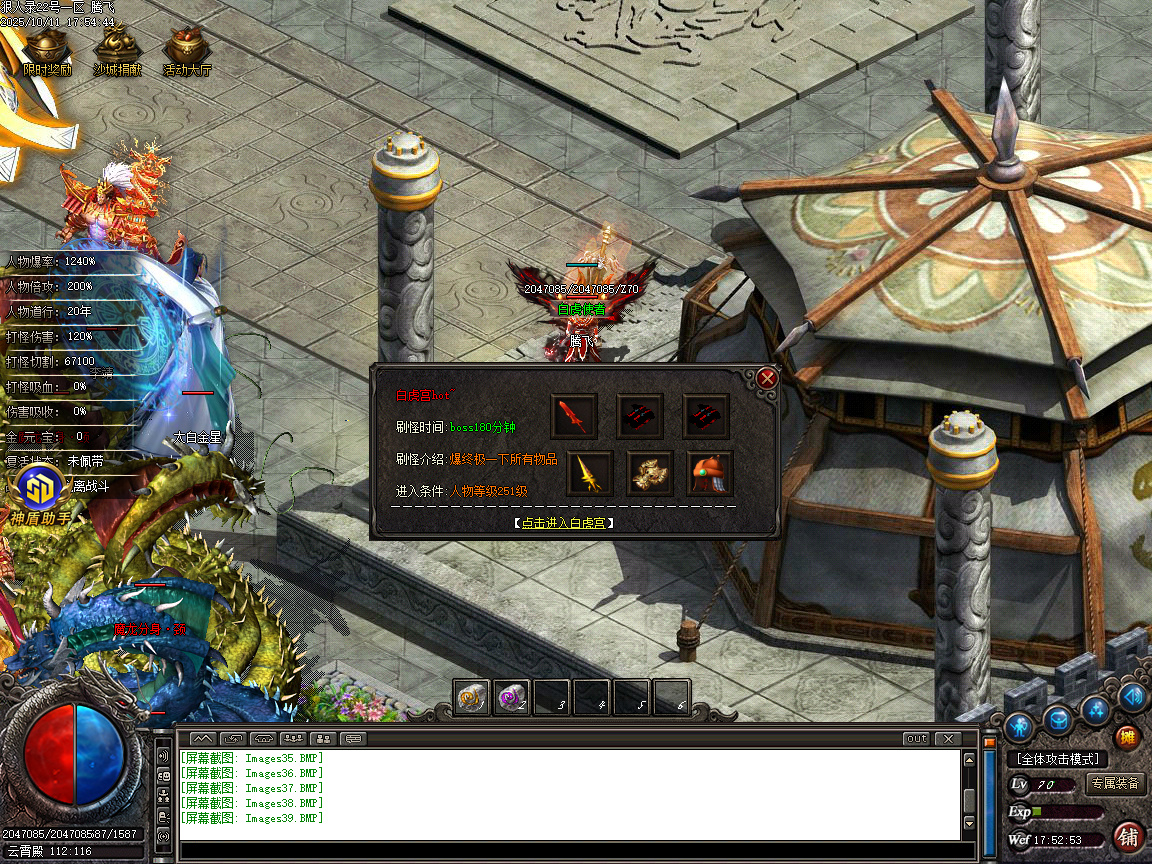This screenshot has width=1152, height=864.
Task: Select the orange helmet reward slot
Action: pos(709,473)
